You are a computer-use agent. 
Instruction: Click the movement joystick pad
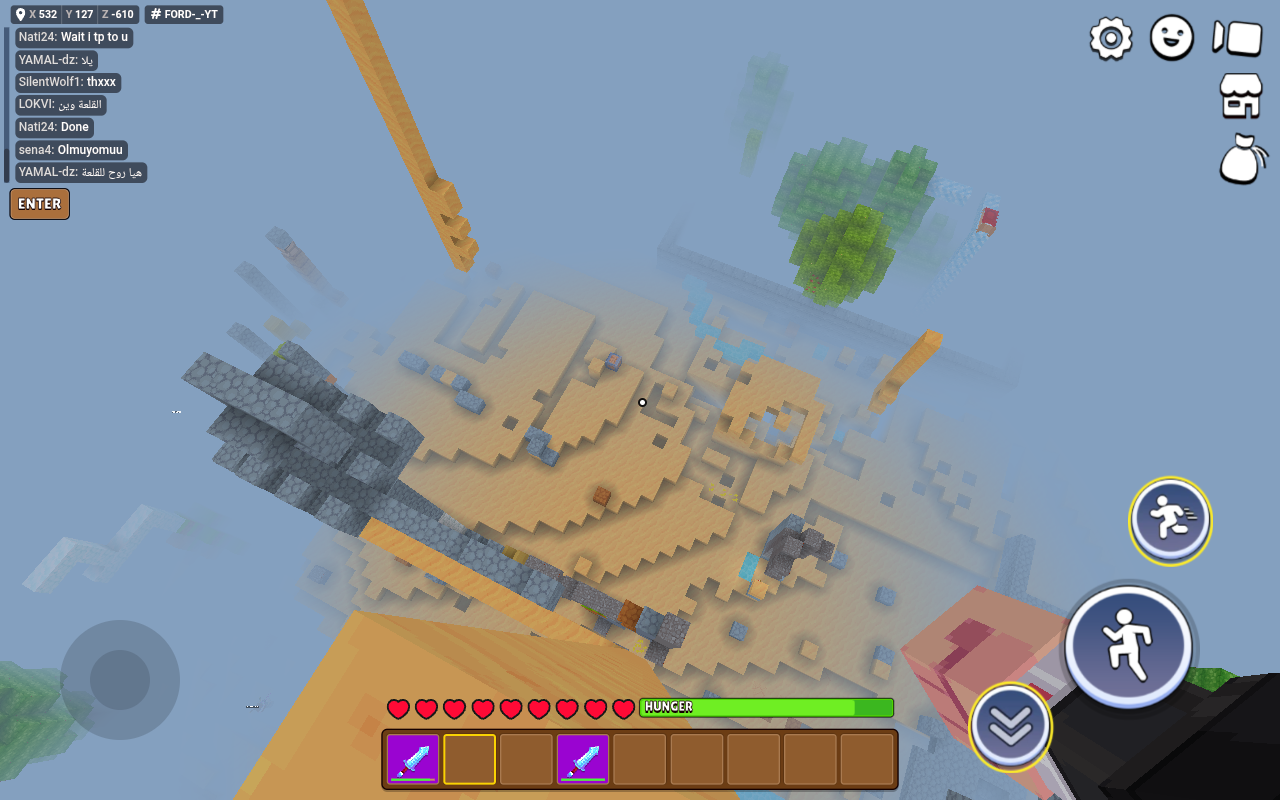click(x=120, y=680)
